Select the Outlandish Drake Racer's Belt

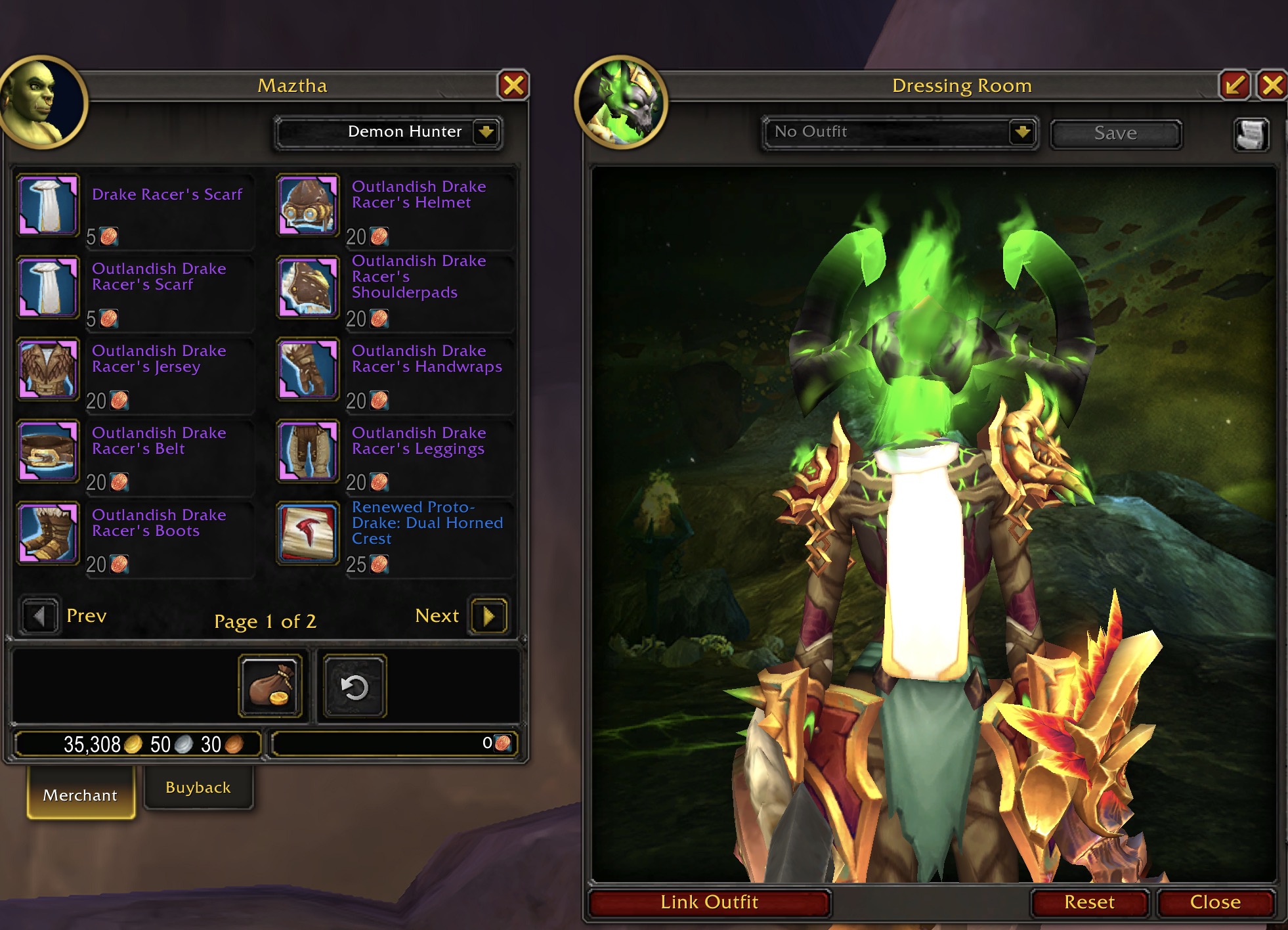pyautogui.click(x=48, y=451)
